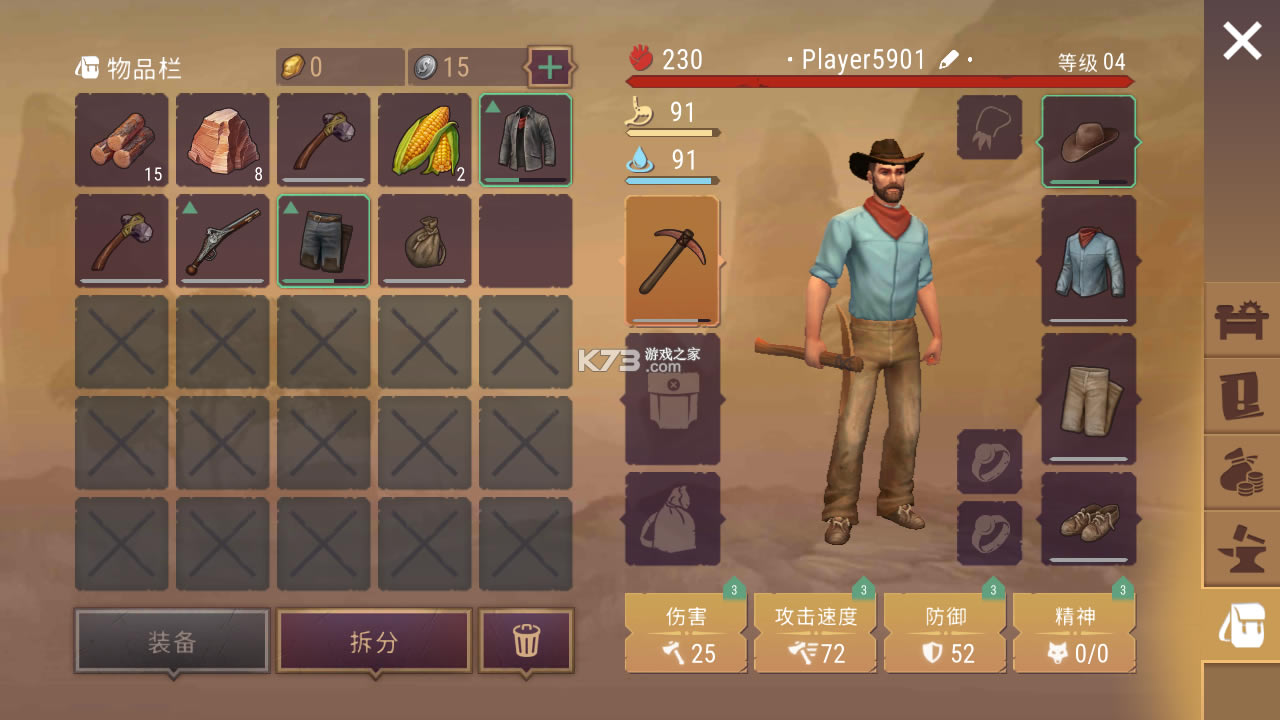The height and width of the screenshot is (720, 1280).
Task: Select the equipped tan trousers slot
Action: pyautogui.click(x=1089, y=398)
